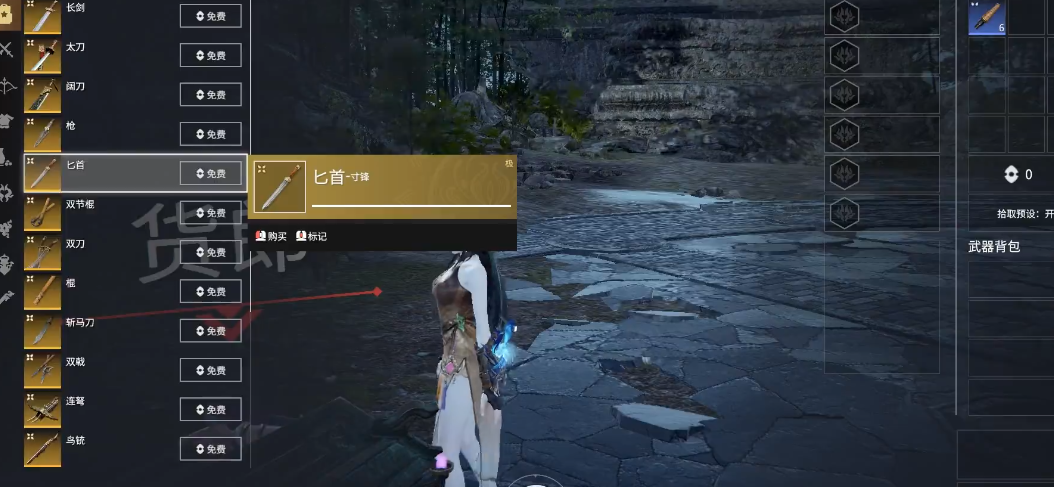
Task: Switch to the star category tab
Action: point(7,17)
